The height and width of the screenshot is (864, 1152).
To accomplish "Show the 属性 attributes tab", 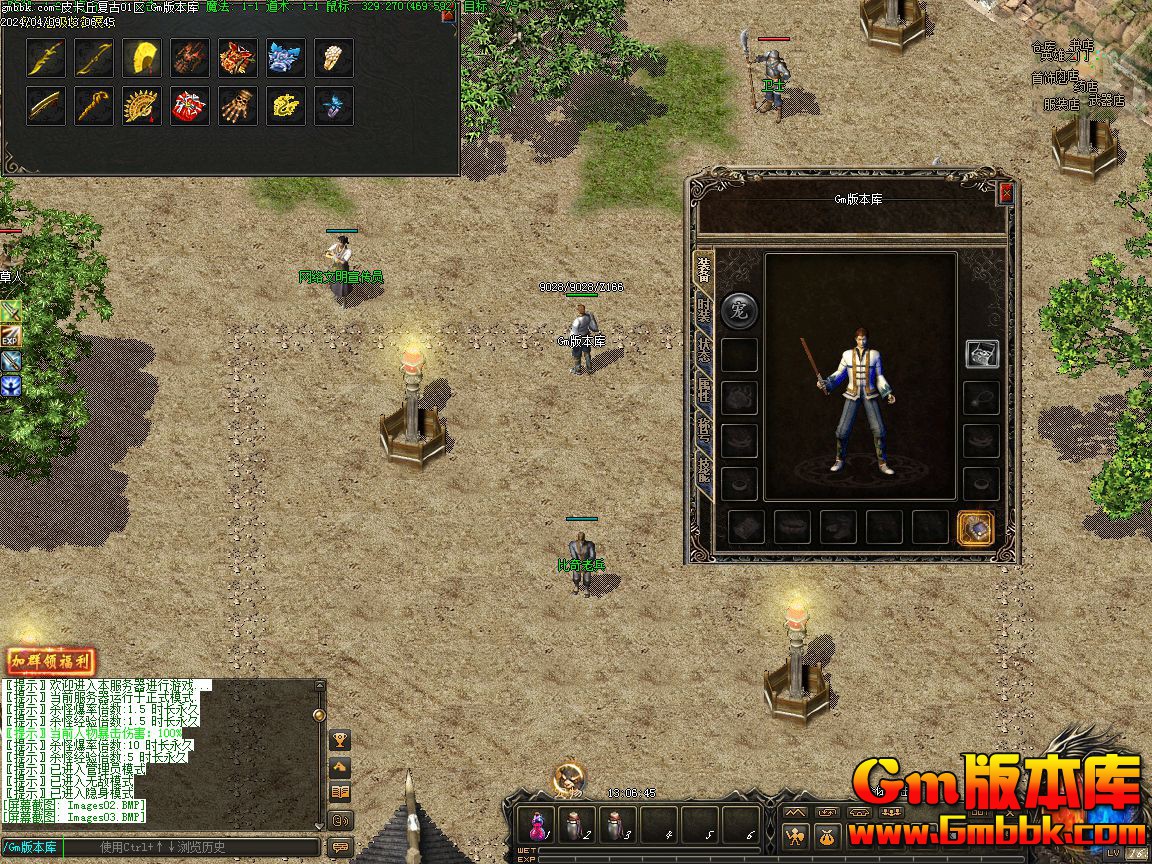I will tap(704, 391).
